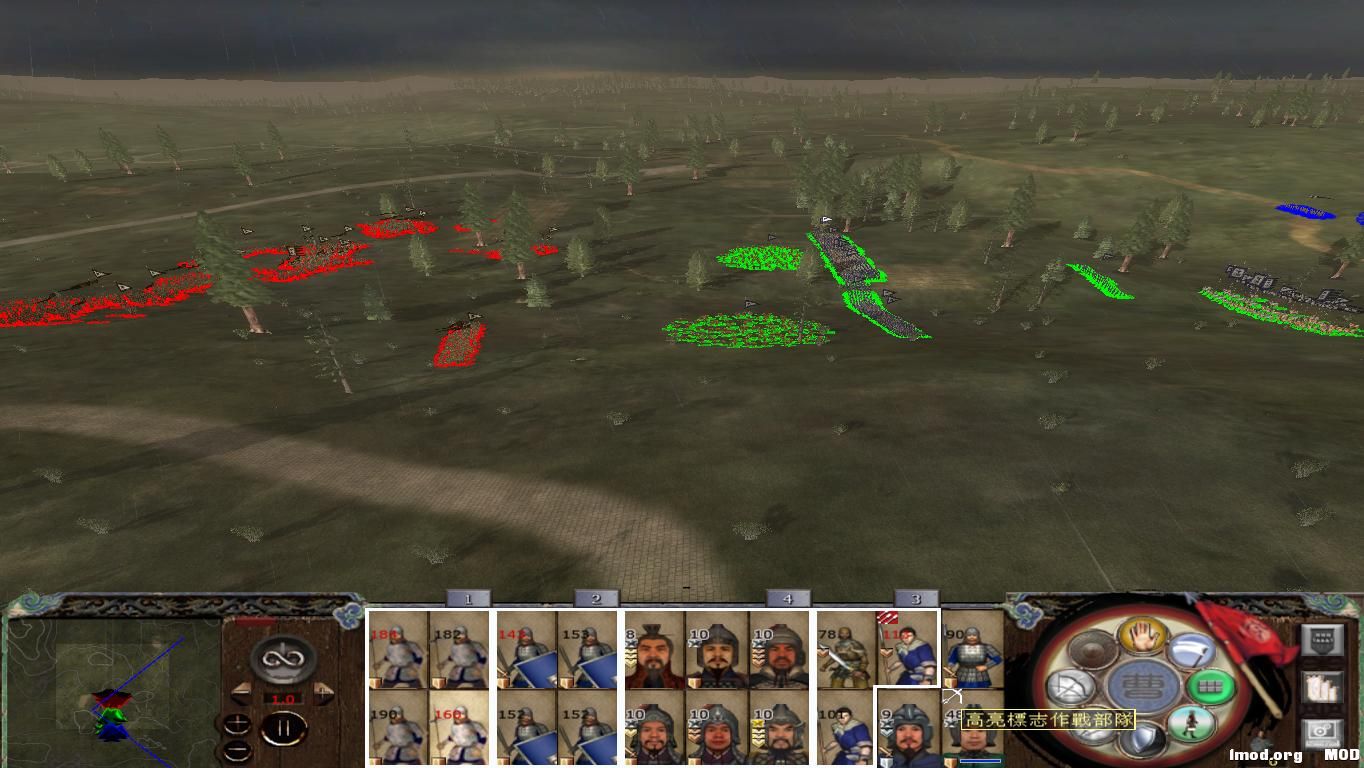Increase game speed with right arrow
The height and width of the screenshot is (768, 1364).
click(x=323, y=693)
